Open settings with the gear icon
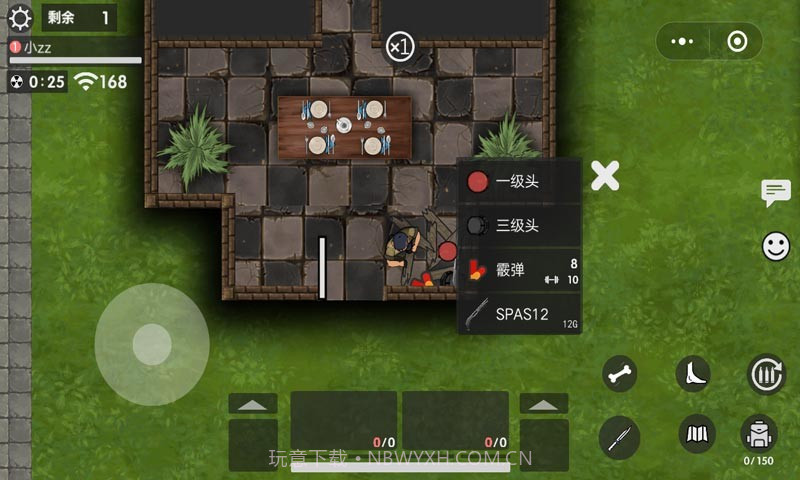This screenshot has height=480, width=800. click(20, 17)
